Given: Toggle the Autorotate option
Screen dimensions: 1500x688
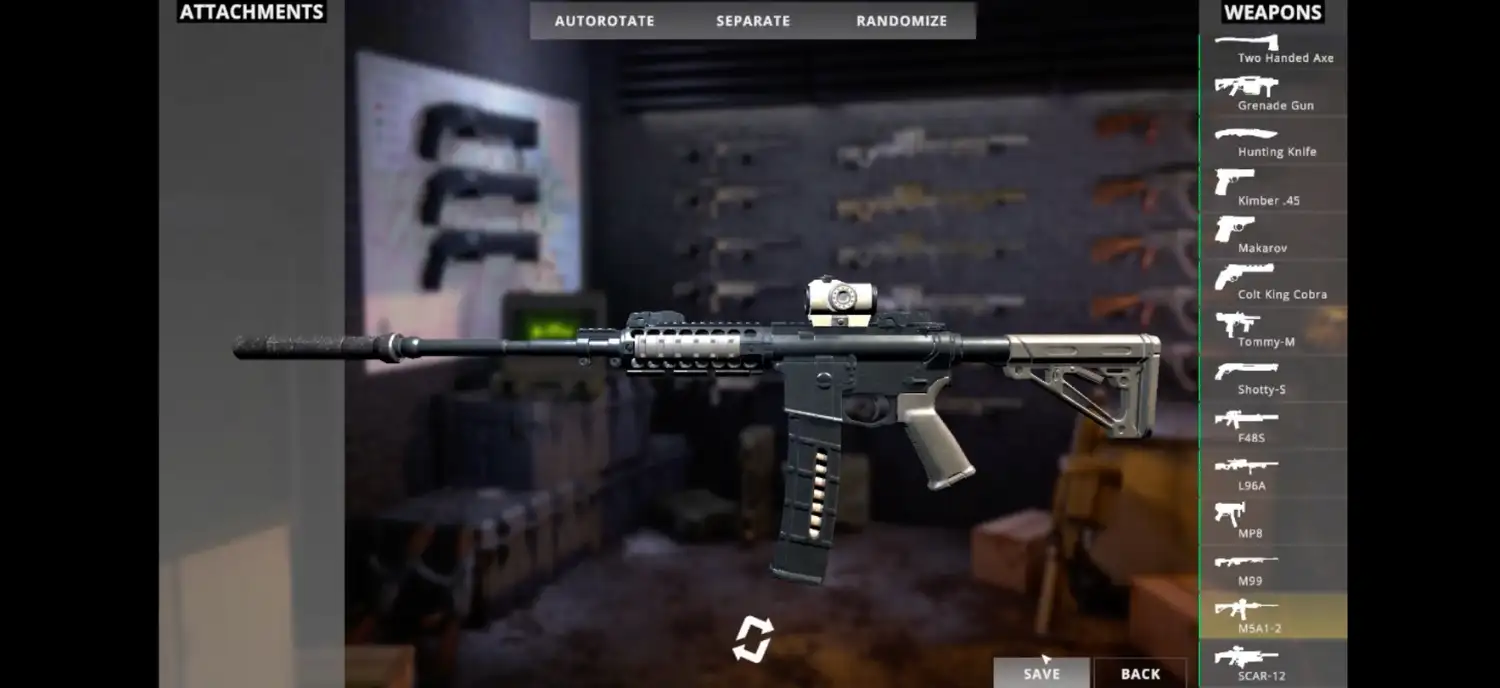Looking at the screenshot, I should tap(604, 21).
